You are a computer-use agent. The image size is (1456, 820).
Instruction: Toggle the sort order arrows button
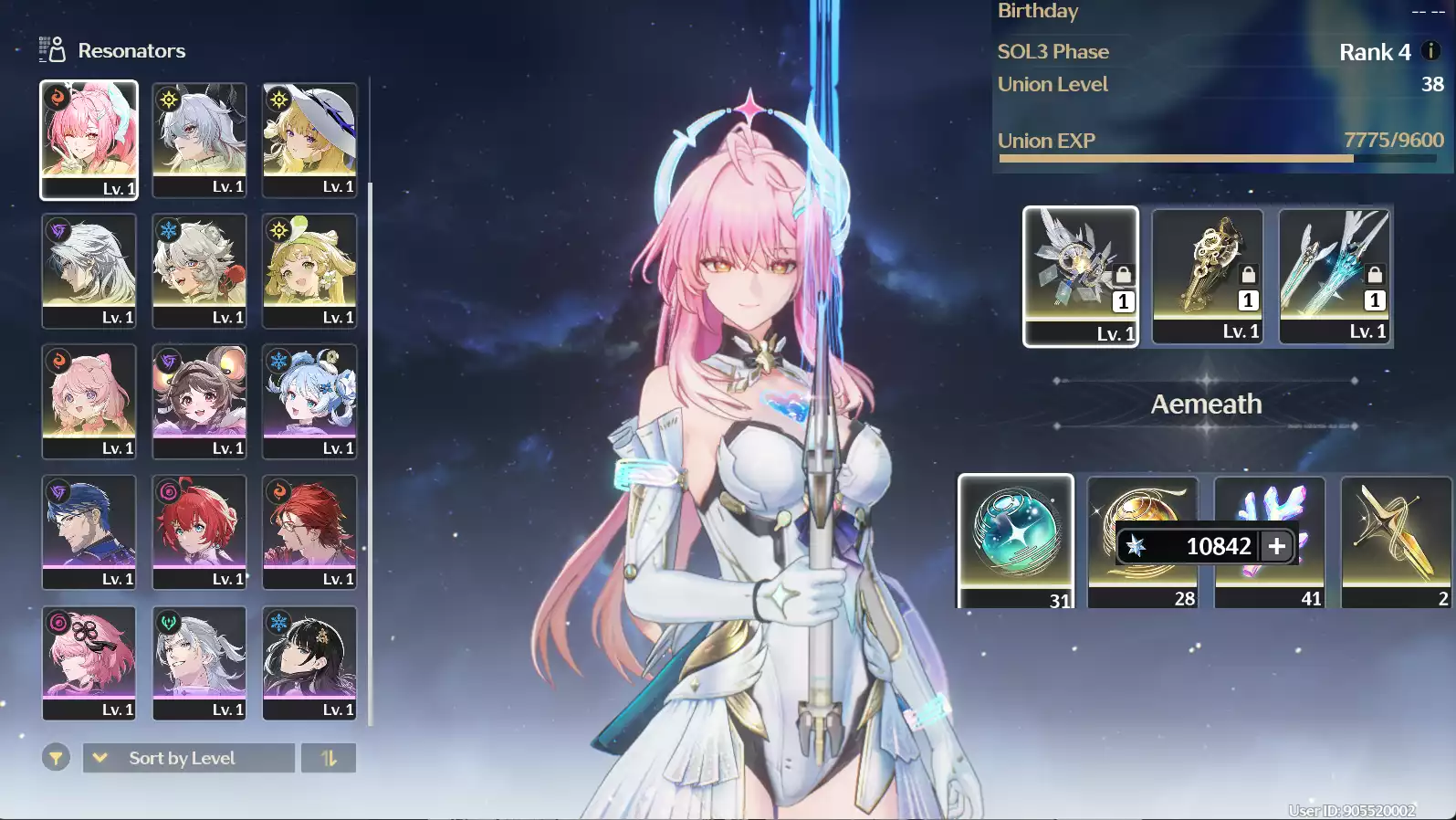pyautogui.click(x=329, y=758)
